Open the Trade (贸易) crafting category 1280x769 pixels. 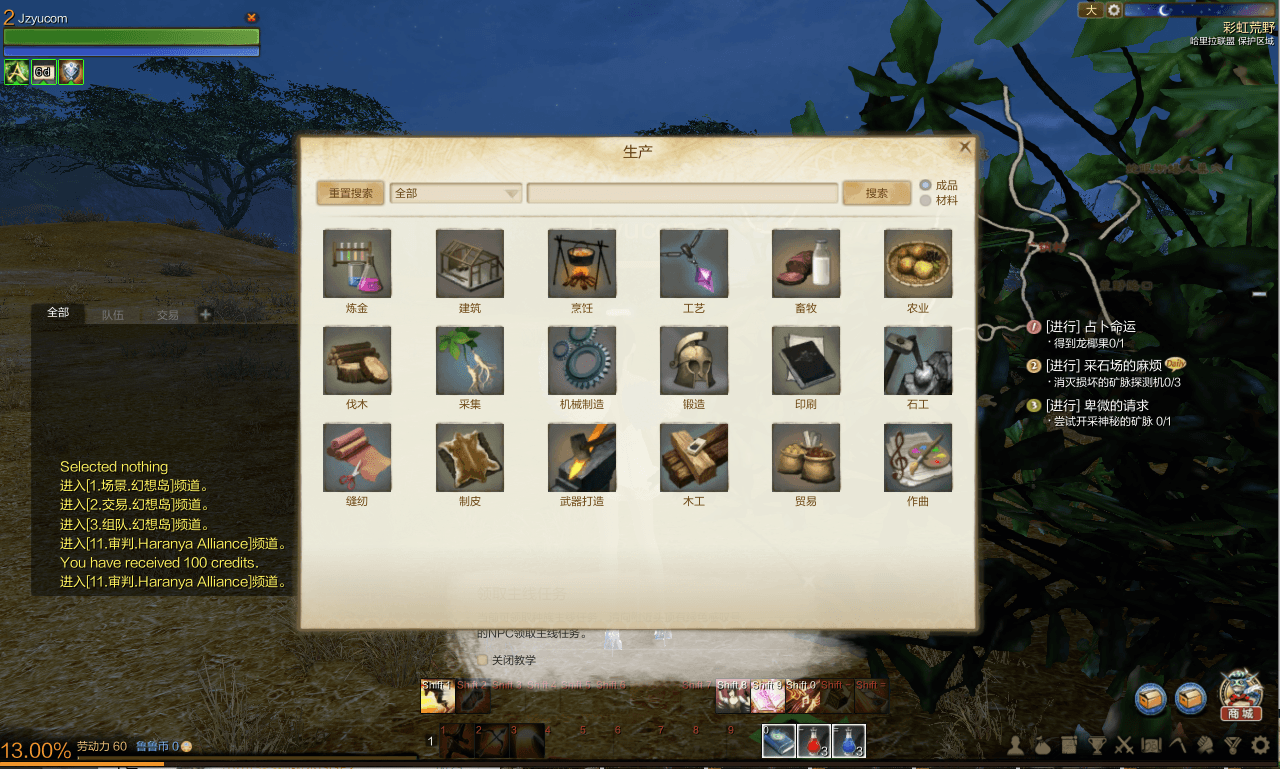point(805,457)
